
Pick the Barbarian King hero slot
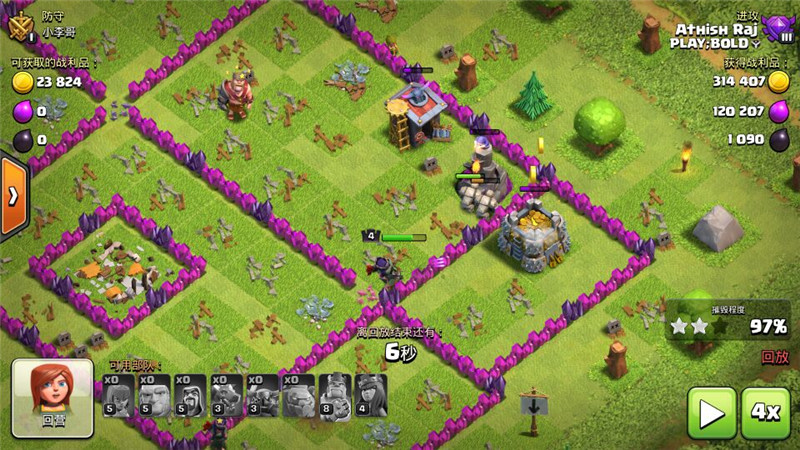pos(334,396)
